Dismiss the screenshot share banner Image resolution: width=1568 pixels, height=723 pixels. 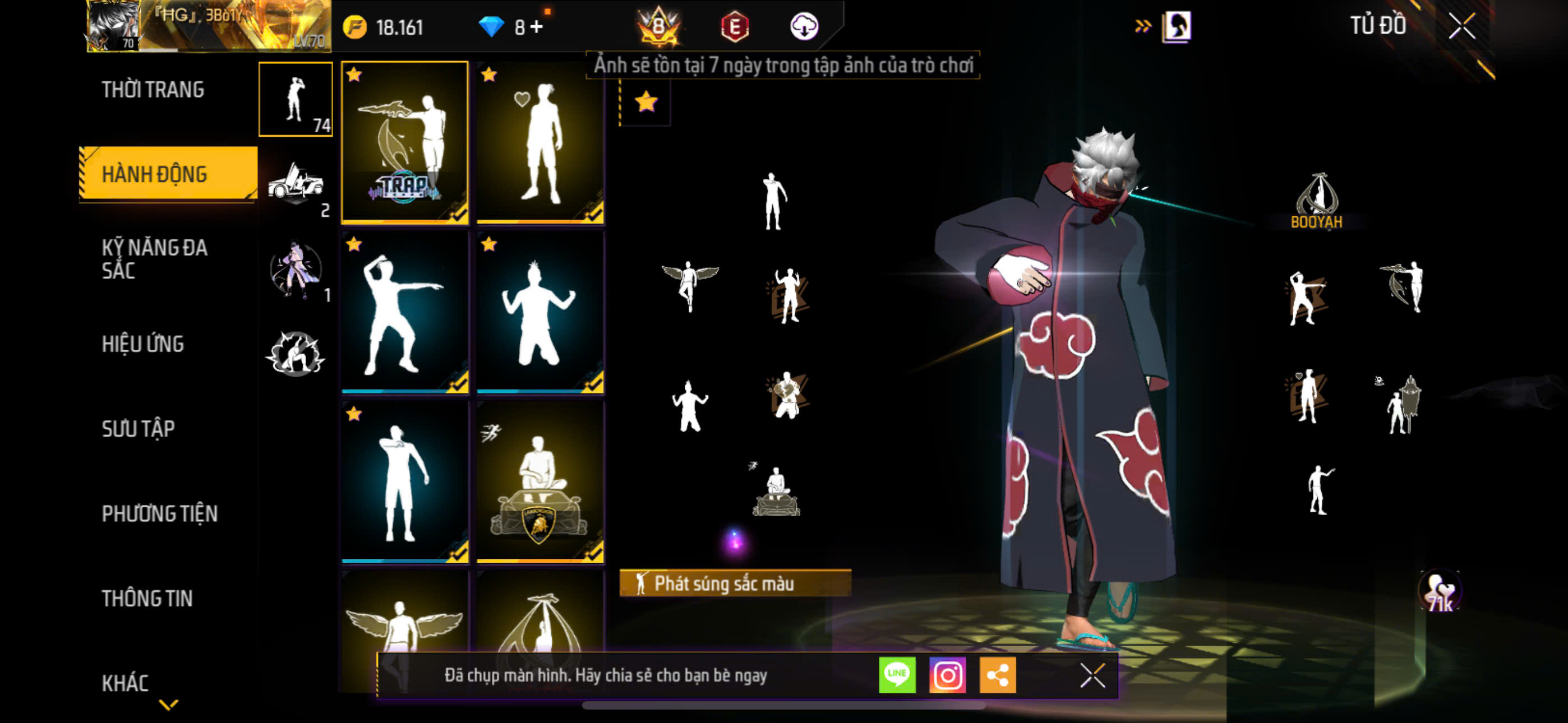point(1092,675)
